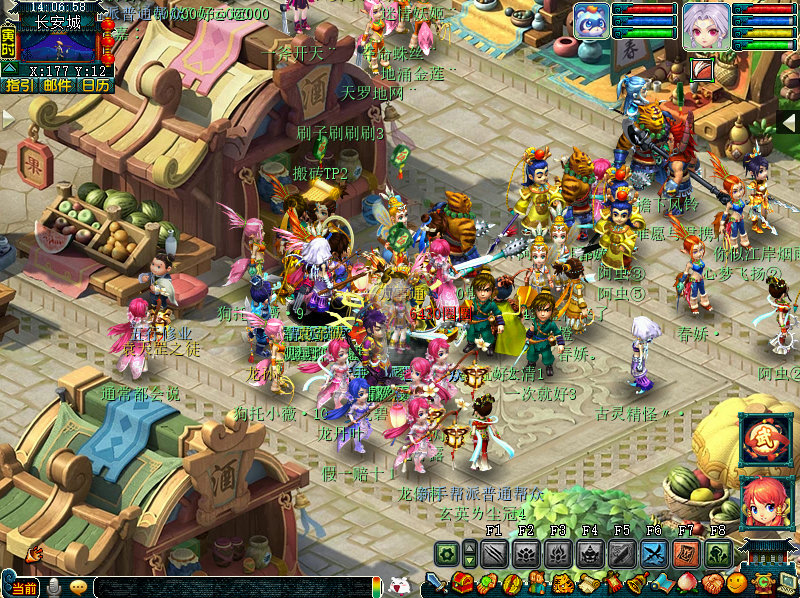Open the 邮件 mail button
Screen dimensions: 800x598
click(x=57, y=86)
